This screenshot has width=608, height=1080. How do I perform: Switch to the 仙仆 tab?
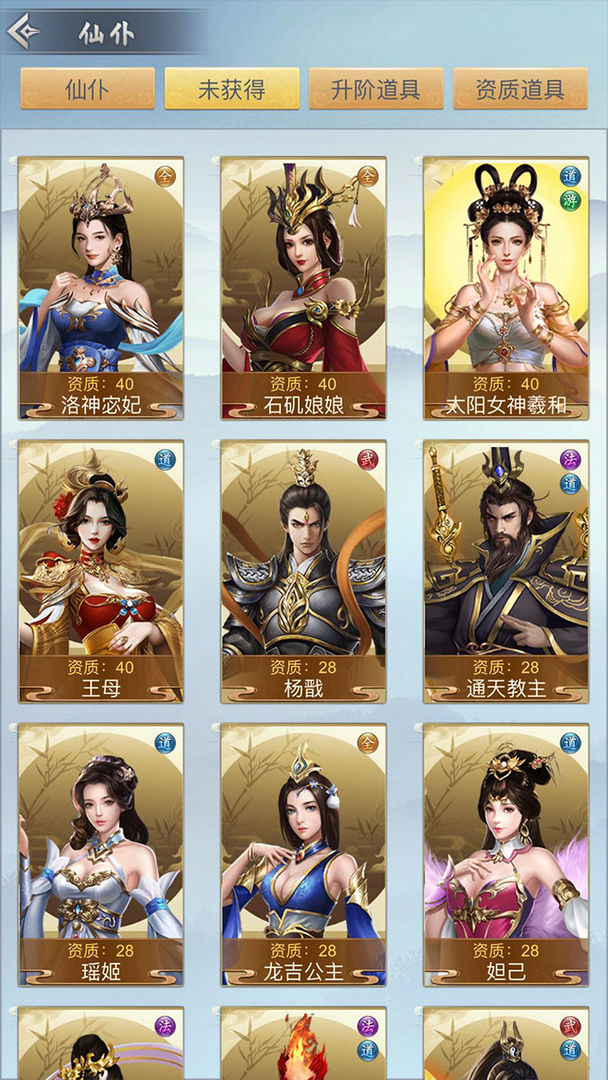click(88, 89)
